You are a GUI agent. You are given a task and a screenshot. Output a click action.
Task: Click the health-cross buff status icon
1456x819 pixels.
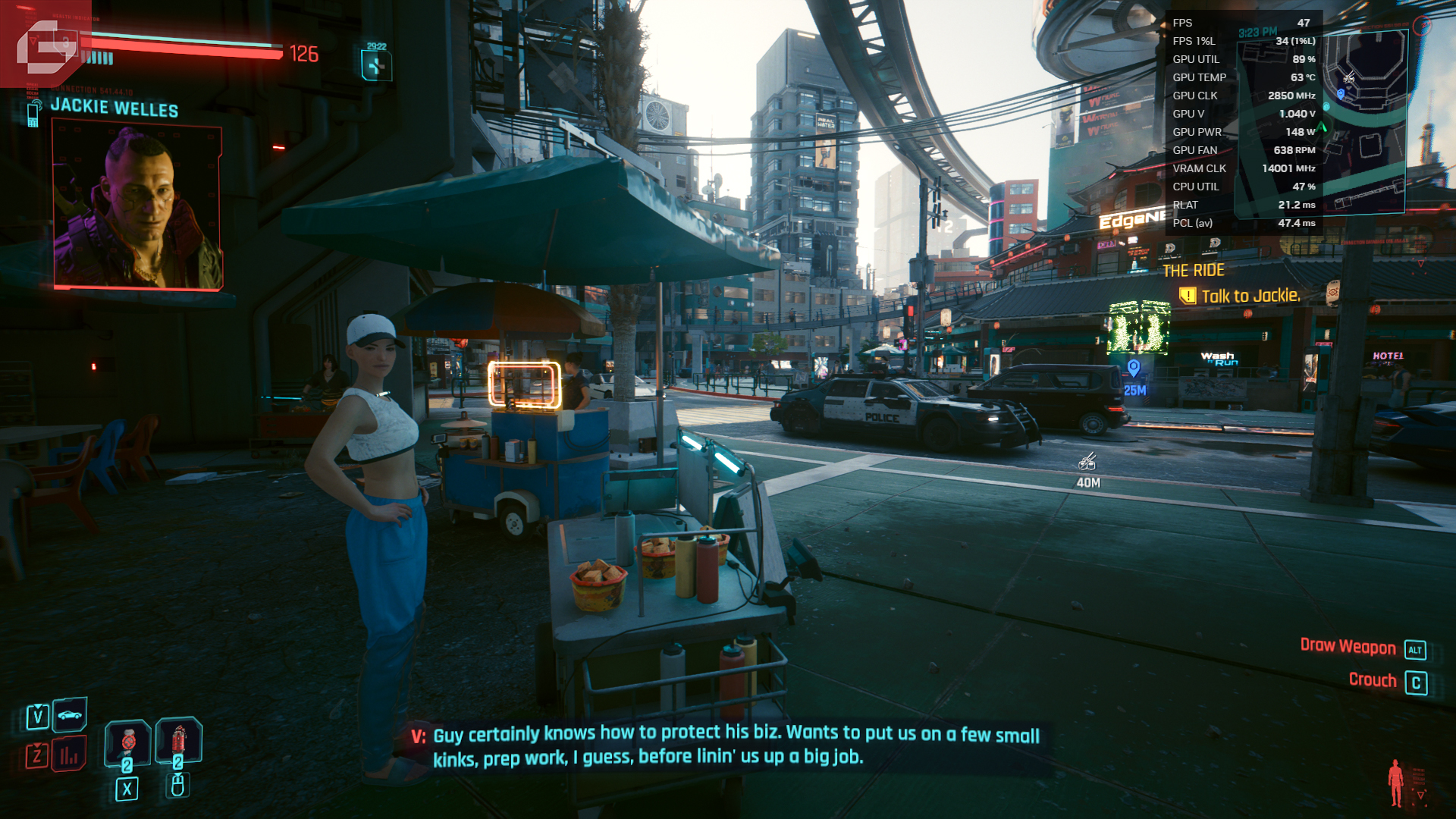(376, 66)
